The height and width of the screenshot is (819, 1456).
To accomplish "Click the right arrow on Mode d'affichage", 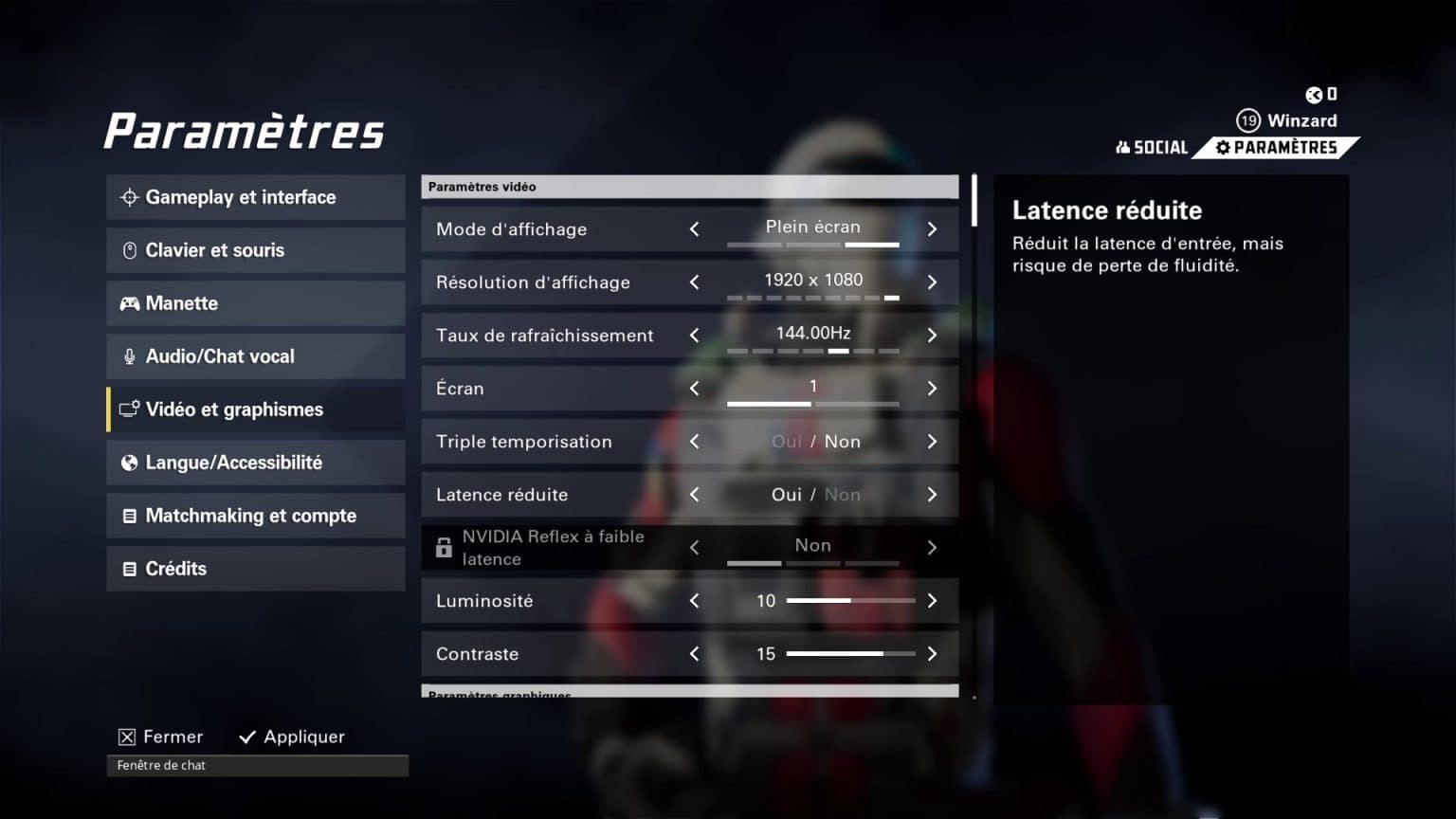I will click(x=932, y=228).
